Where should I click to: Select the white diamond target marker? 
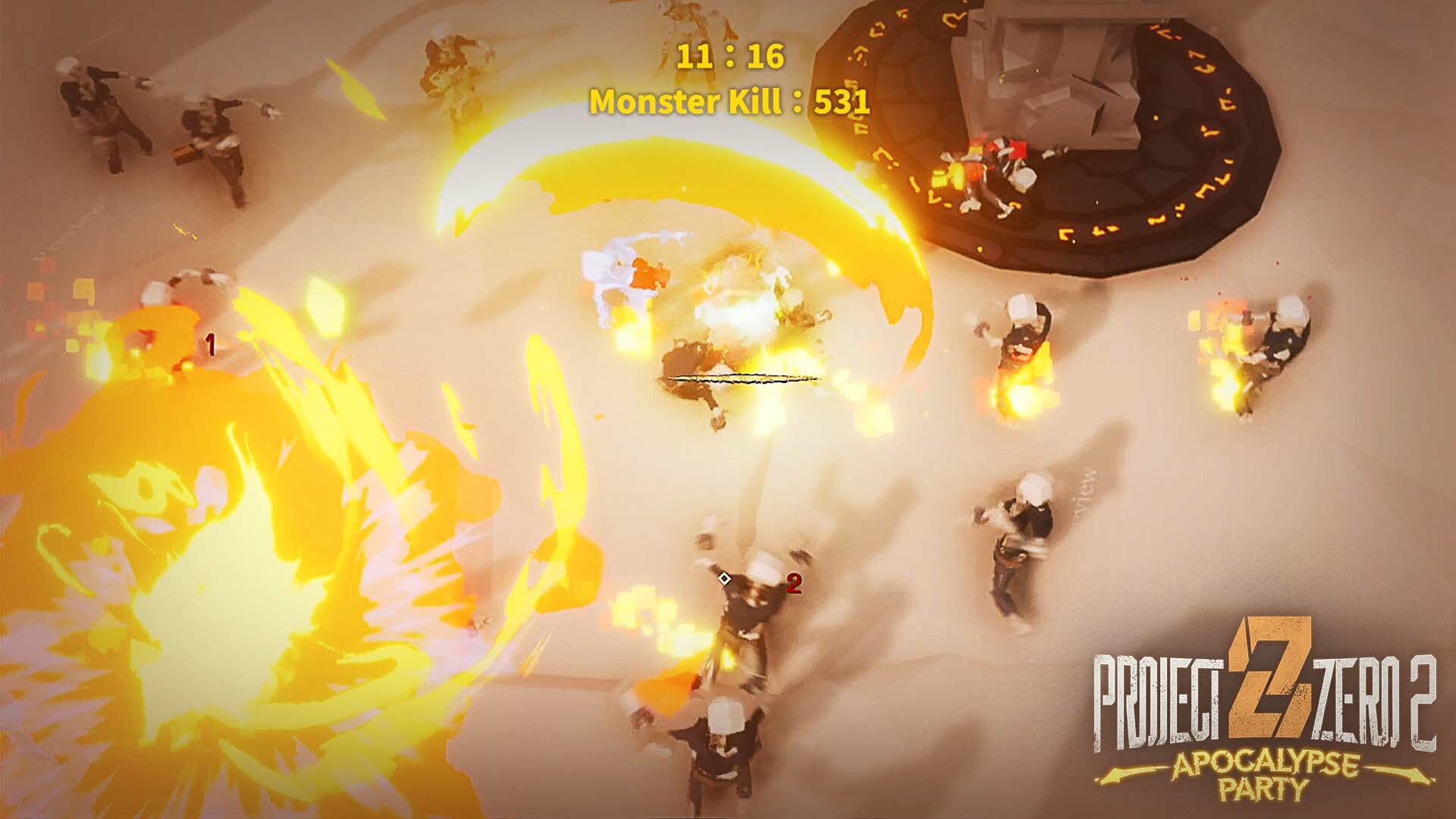point(724,579)
